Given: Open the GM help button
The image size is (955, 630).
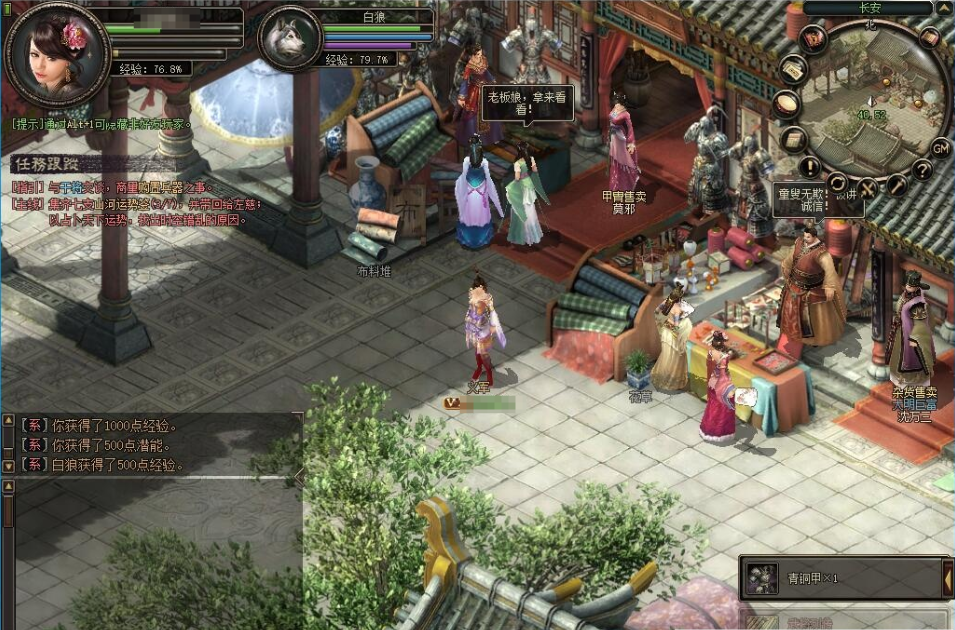Looking at the screenshot, I should coord(940,148).
